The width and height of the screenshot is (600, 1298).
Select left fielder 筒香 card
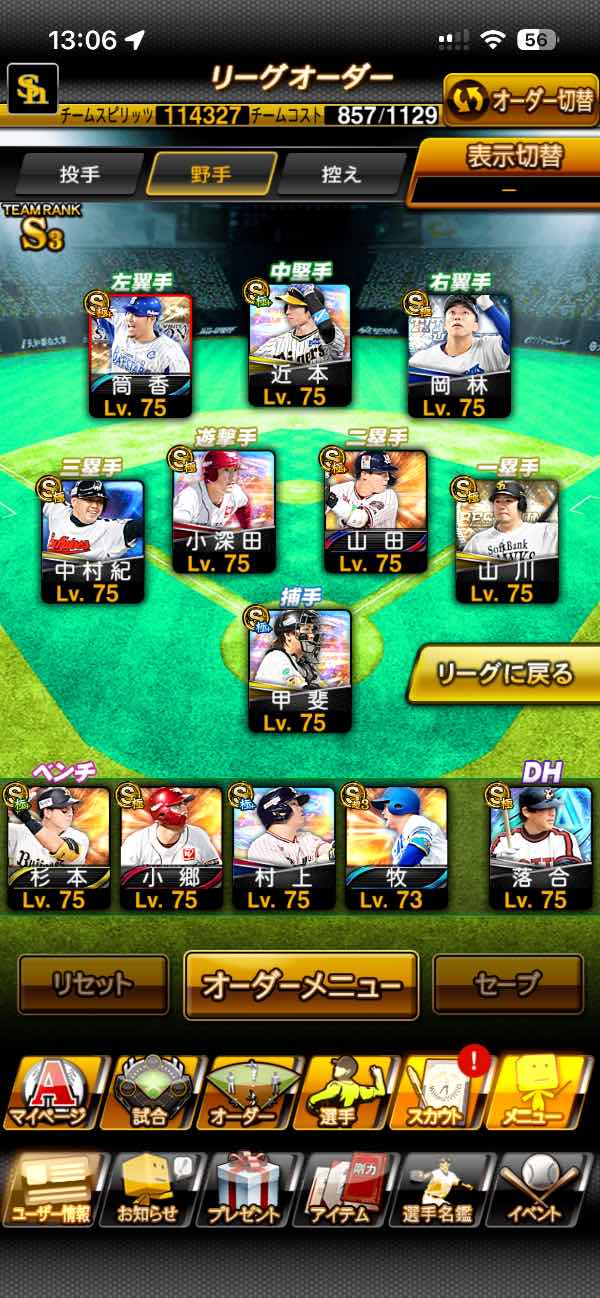pyautogui.click(x=140, y=355)
